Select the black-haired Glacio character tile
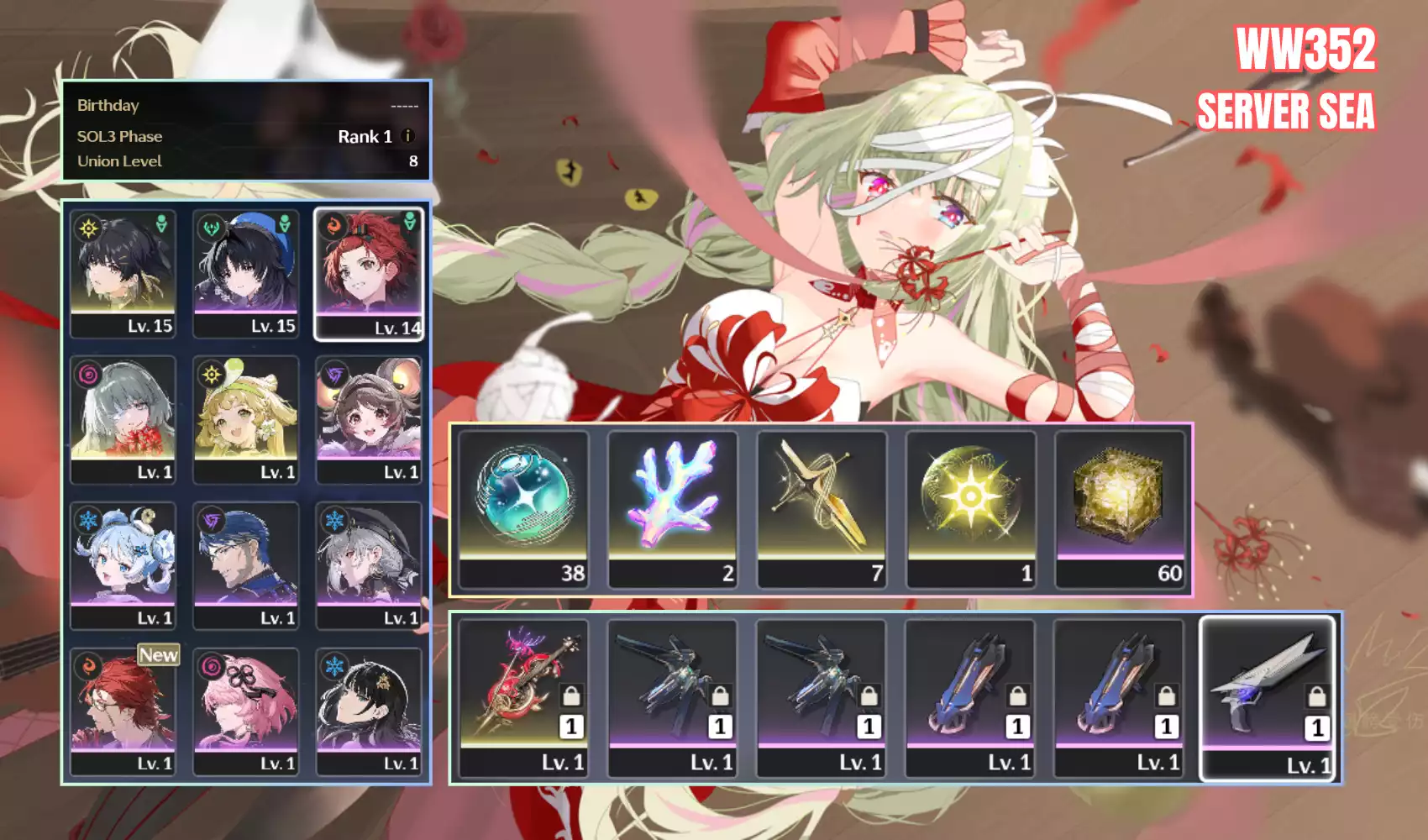This screenshot has width=1428, height=840. [x=369, y=711]
